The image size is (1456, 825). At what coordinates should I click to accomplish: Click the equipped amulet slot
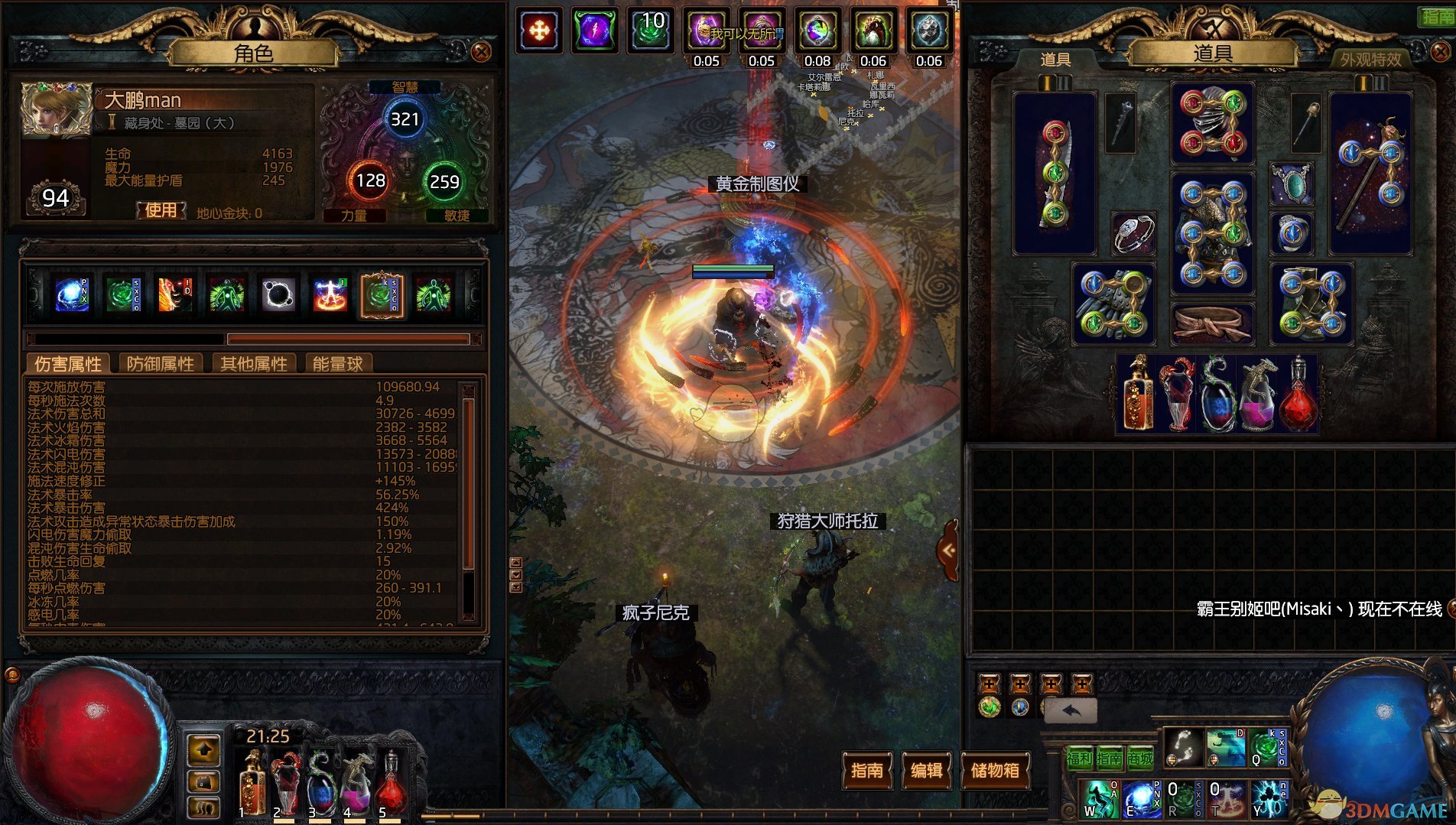1292,184
